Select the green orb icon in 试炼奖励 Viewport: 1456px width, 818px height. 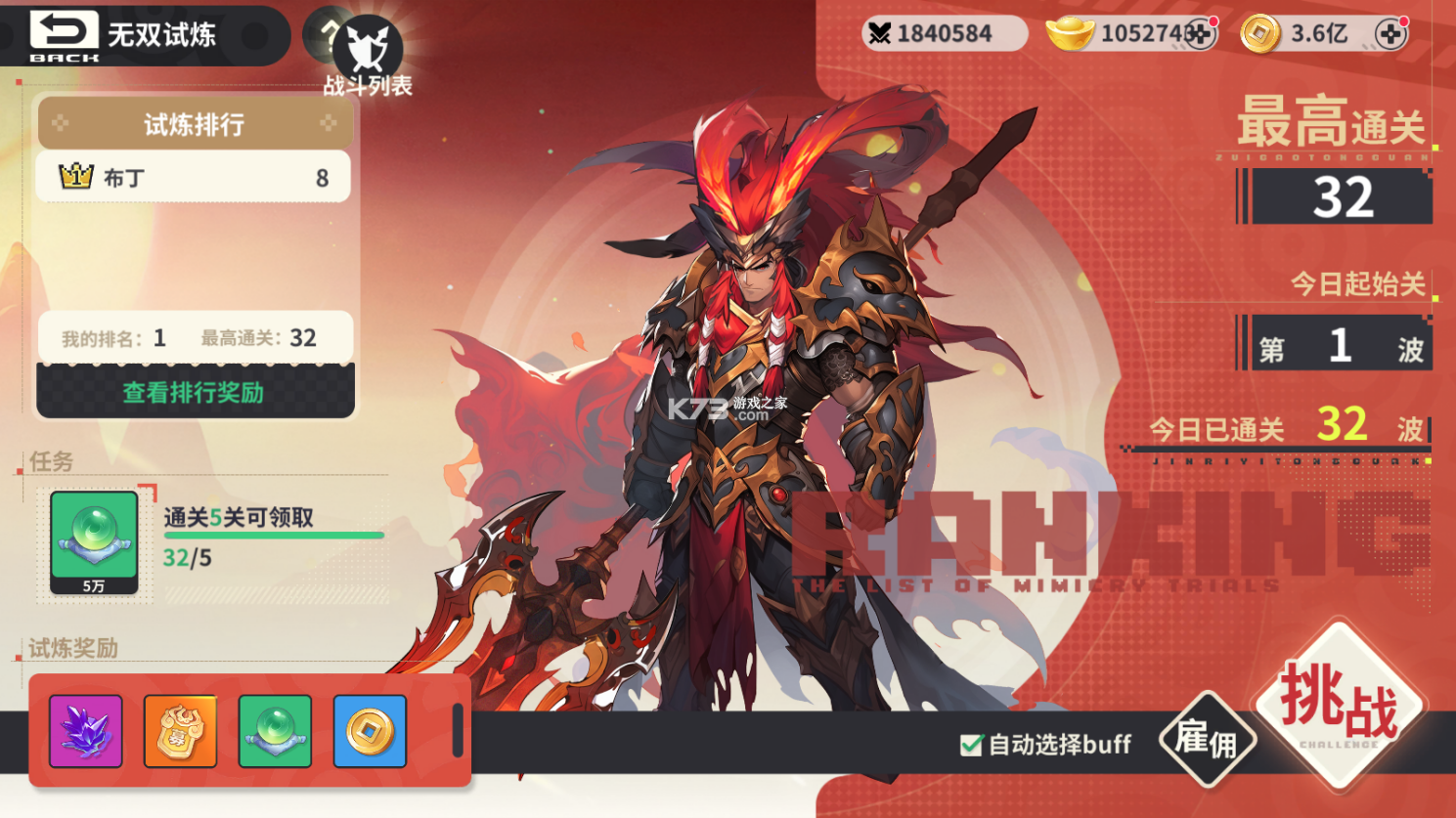coord(276,730)
